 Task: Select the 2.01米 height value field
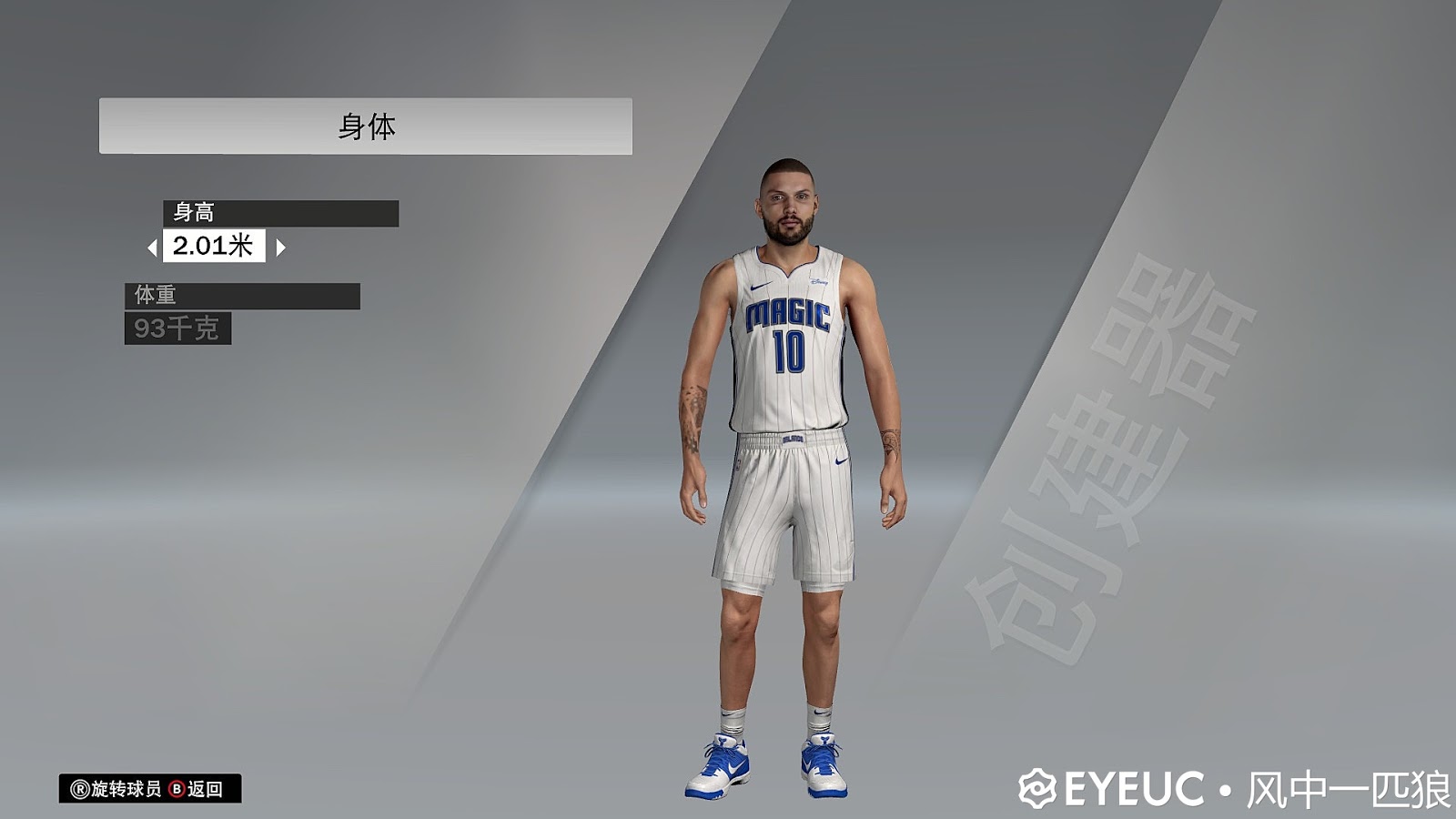(215, 246)
